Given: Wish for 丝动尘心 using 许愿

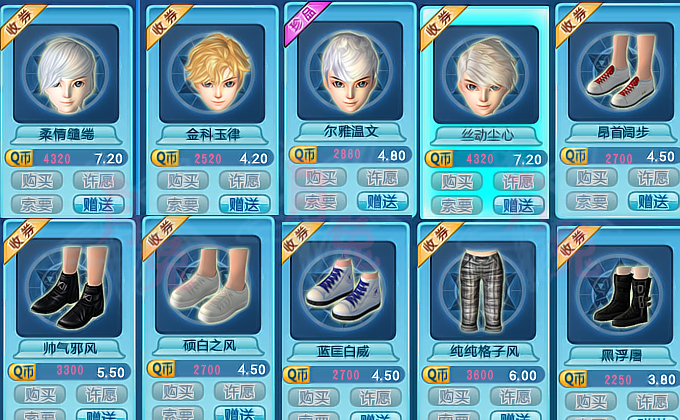Looking at the screenshot, I should [517, 183].
